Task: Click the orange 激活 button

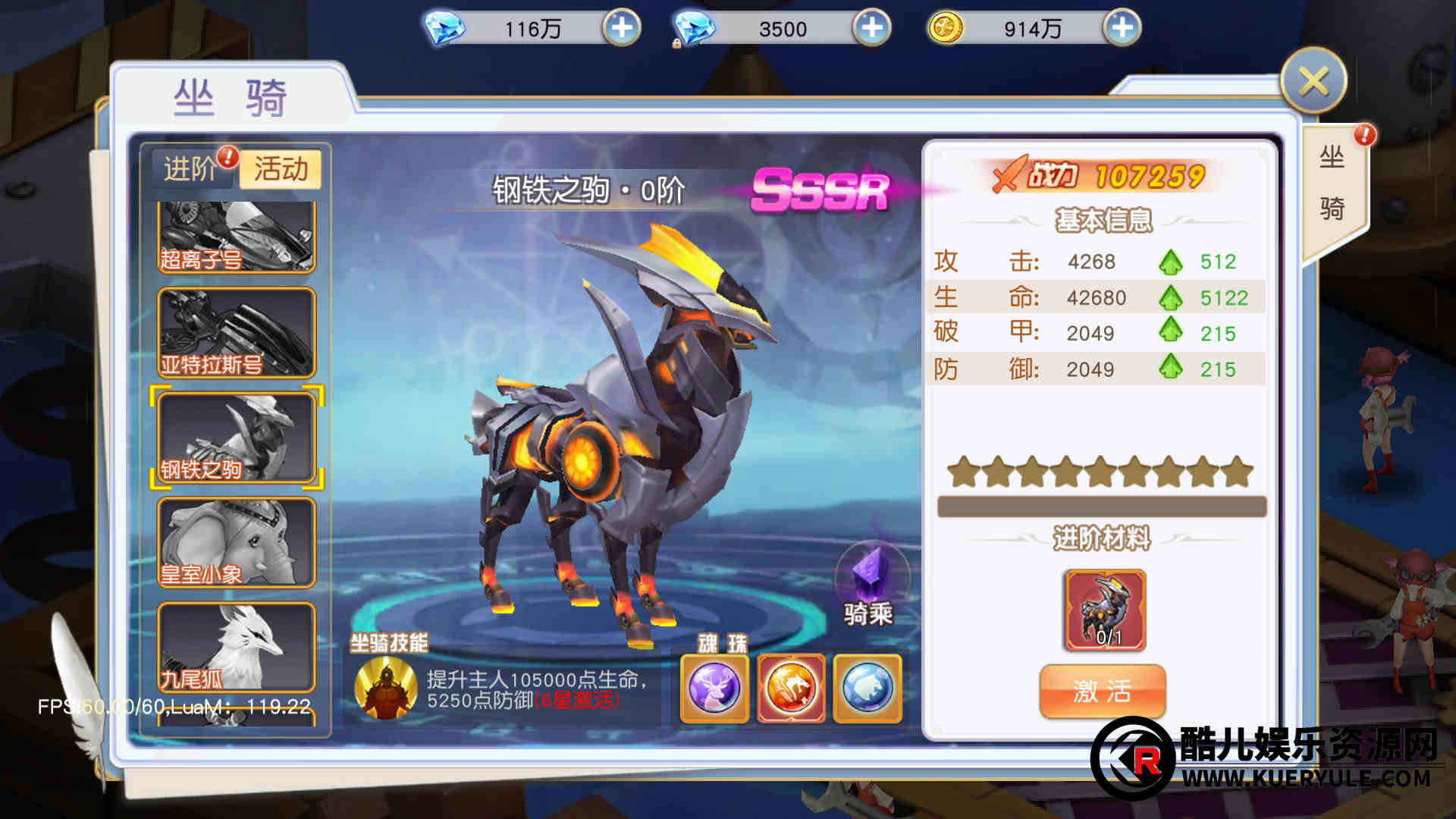Action: 1102,691
